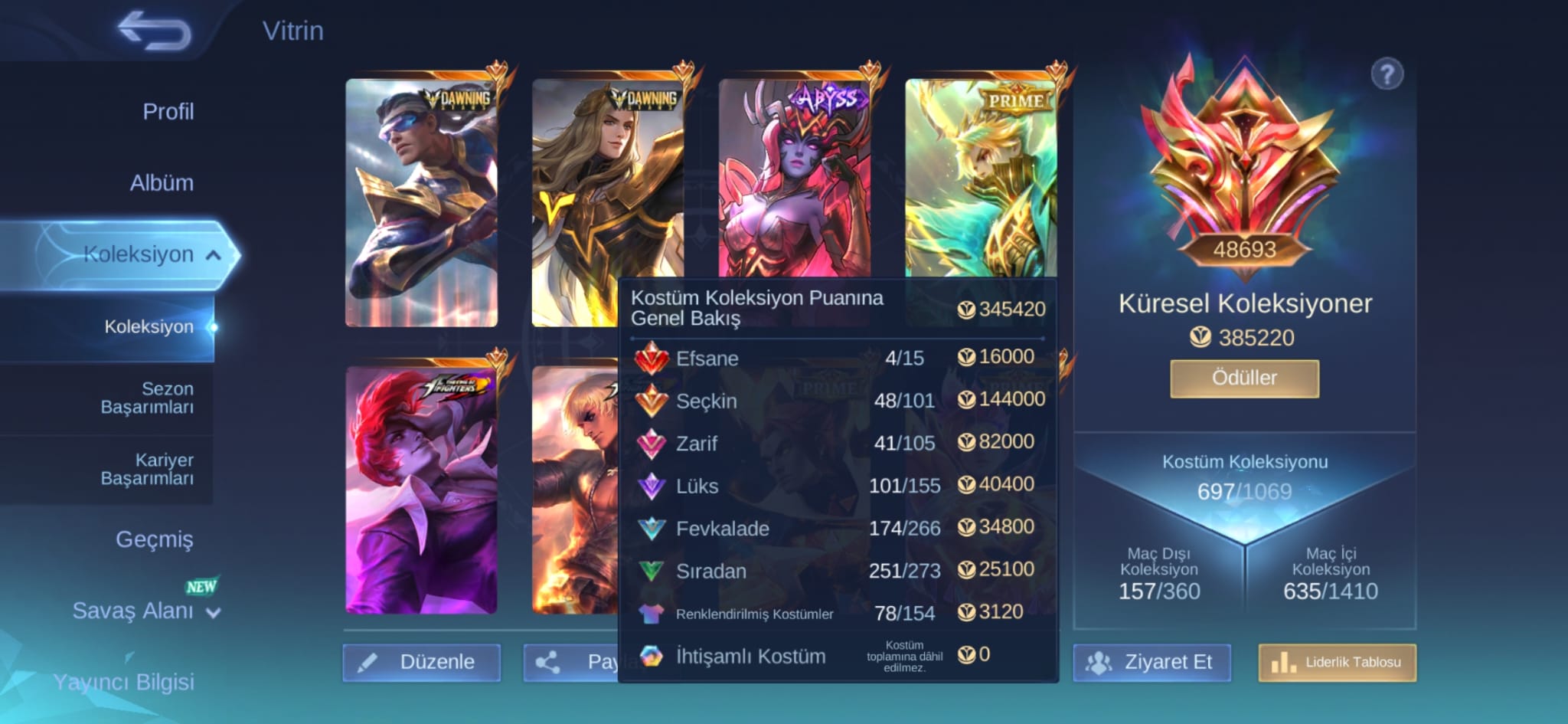Image resolution: width=1568 pixels, height=724 pixels.
Task: Collapse the Koleksiyon menu section
Action: click(214, 255)
